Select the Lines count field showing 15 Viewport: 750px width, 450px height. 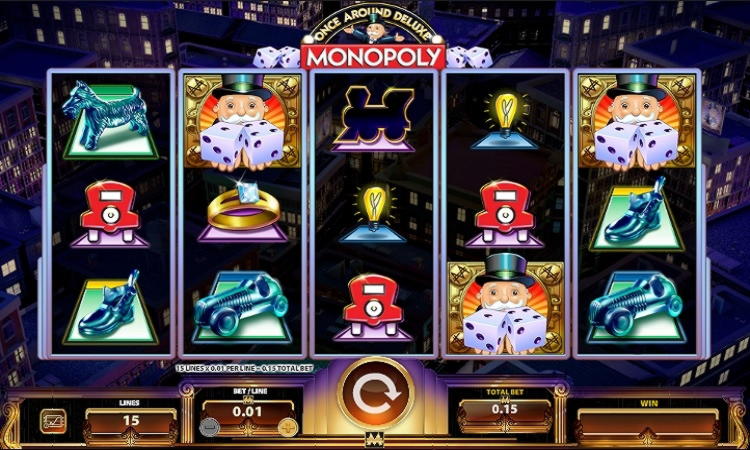130,420
